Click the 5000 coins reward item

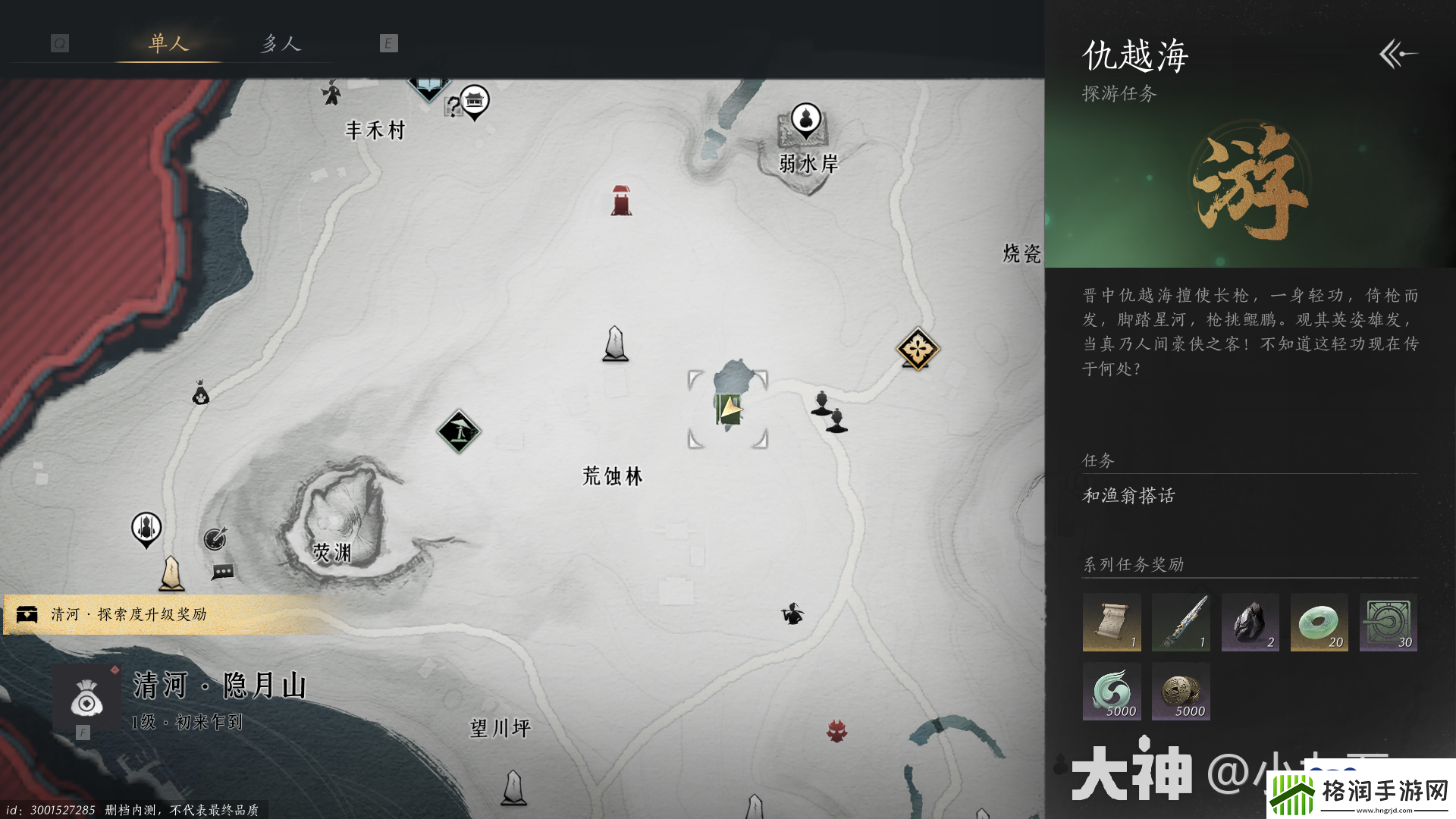tap(1181, 692)
